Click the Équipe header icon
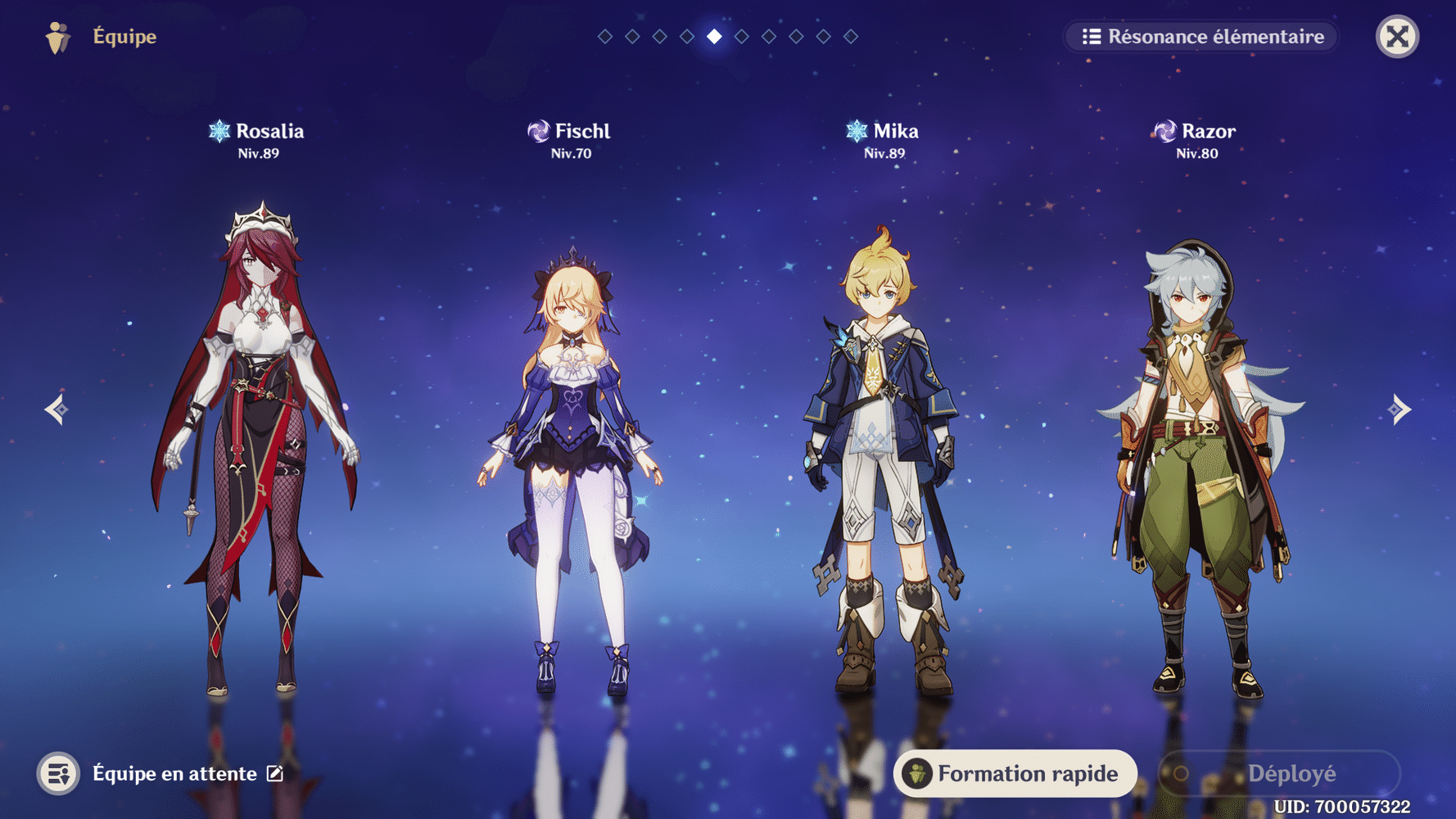Viewport: 1456px width, 819px height. pyautogui.click(x=57, y=36)
